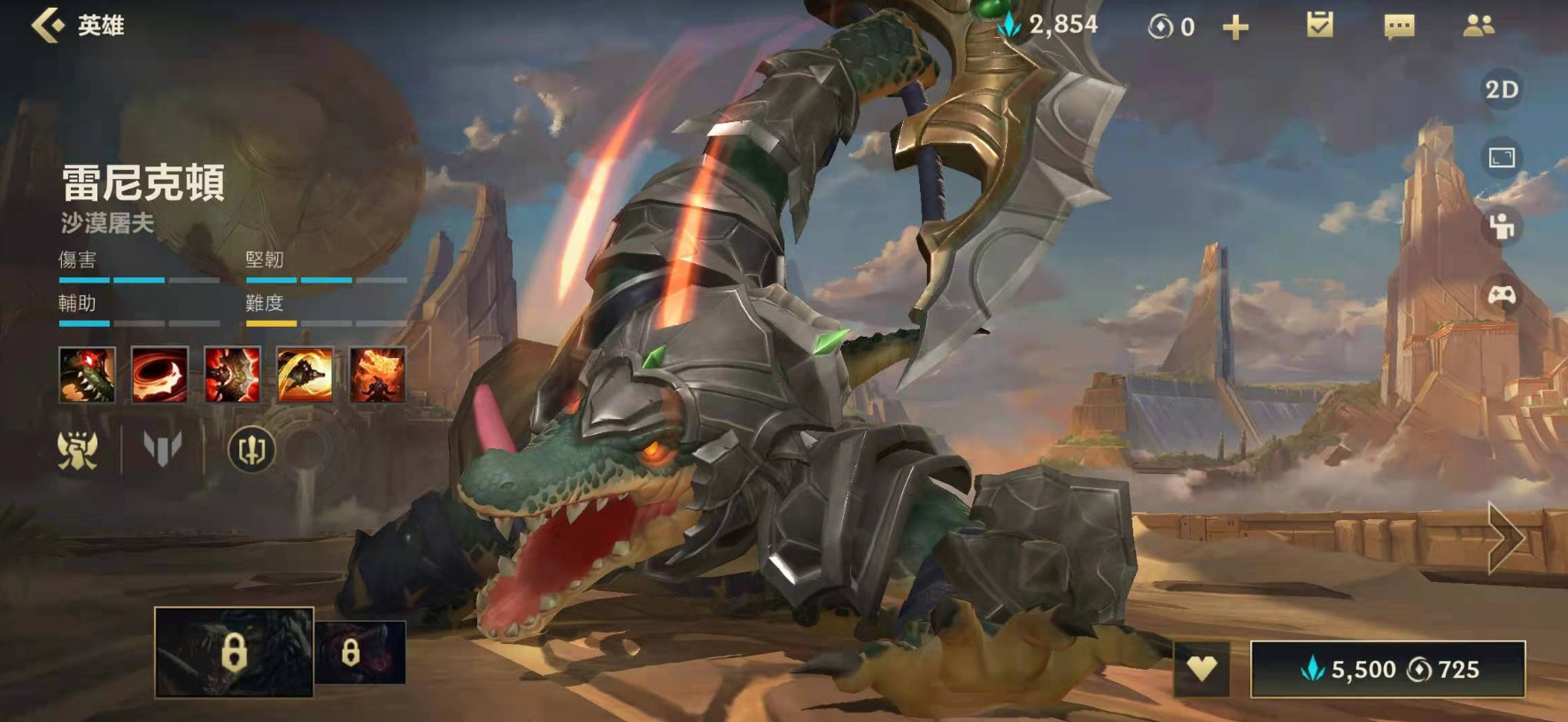Viewport: 1568px width, 722px height.
Task: Favorite the champion with the heart button
Action: tap(1201, 668)
